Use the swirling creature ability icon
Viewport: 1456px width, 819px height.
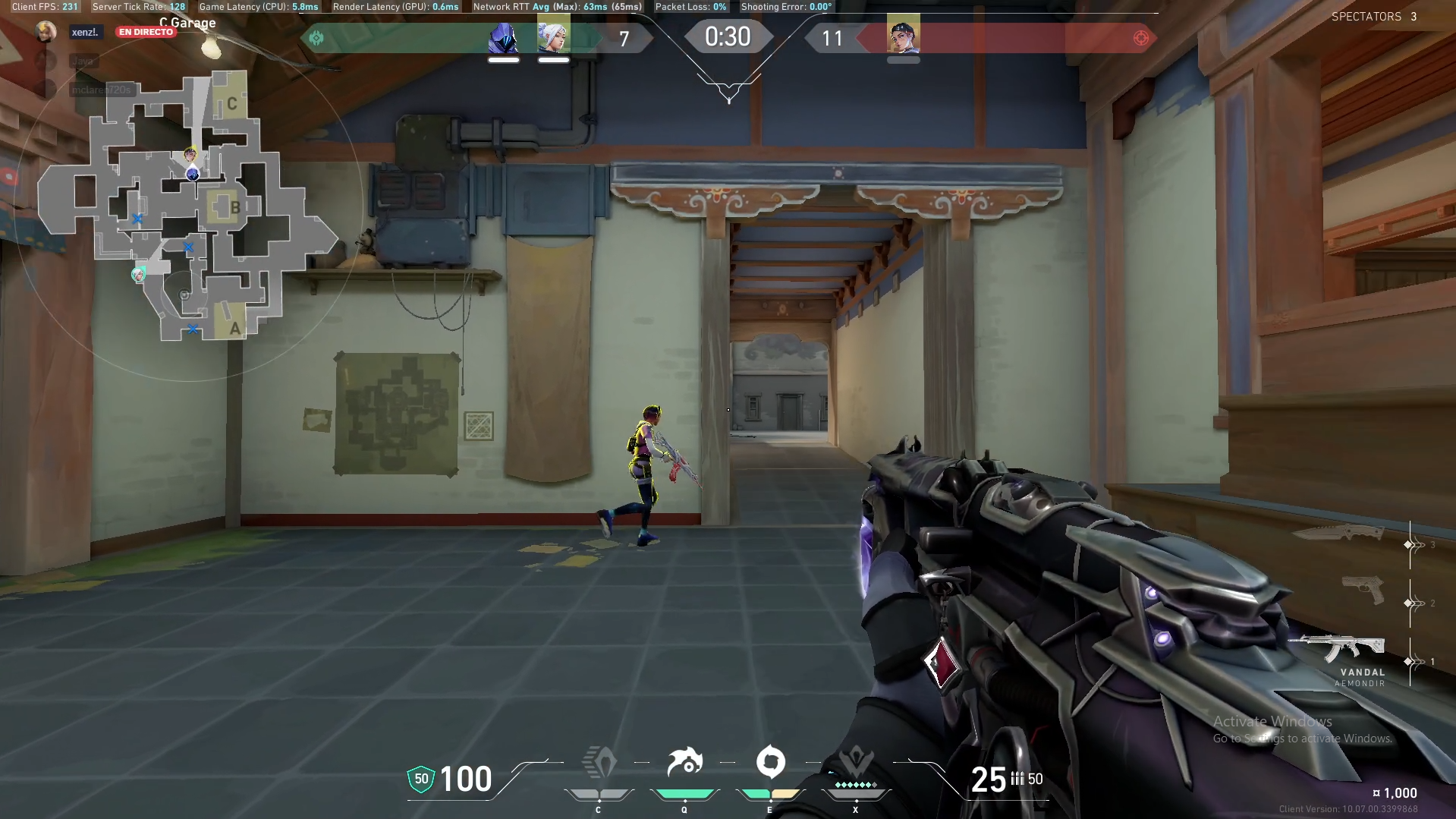684,762
